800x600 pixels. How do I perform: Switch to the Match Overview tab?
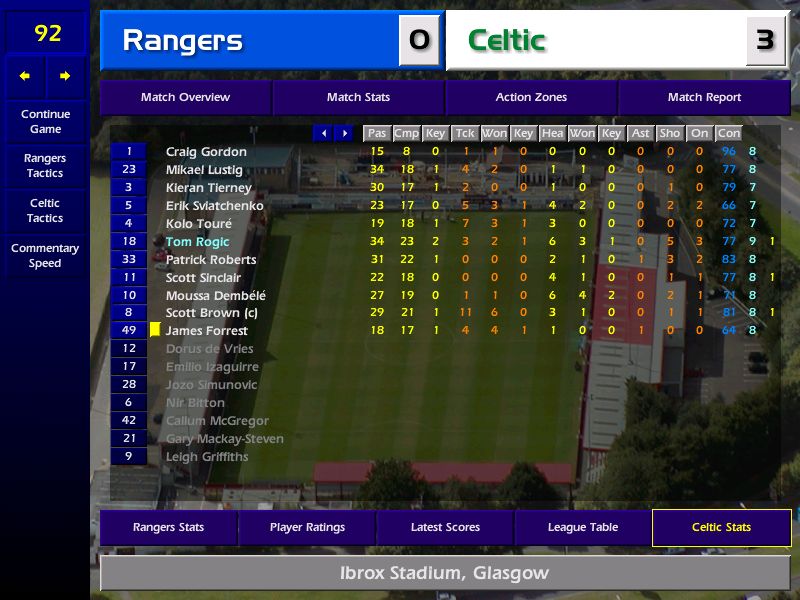(185, 97)
